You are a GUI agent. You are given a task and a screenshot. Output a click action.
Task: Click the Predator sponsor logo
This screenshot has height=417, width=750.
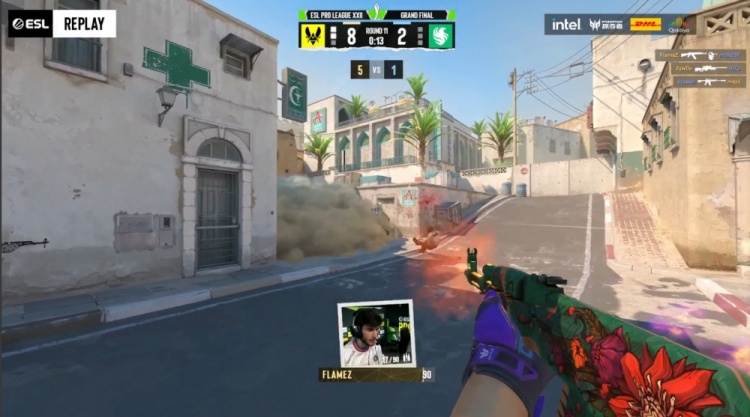click(x=606, y=24)
